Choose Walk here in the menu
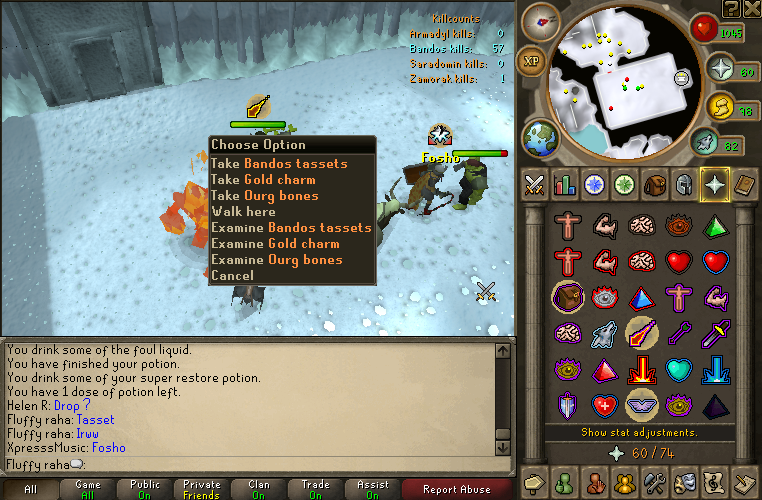 point(243,212)
